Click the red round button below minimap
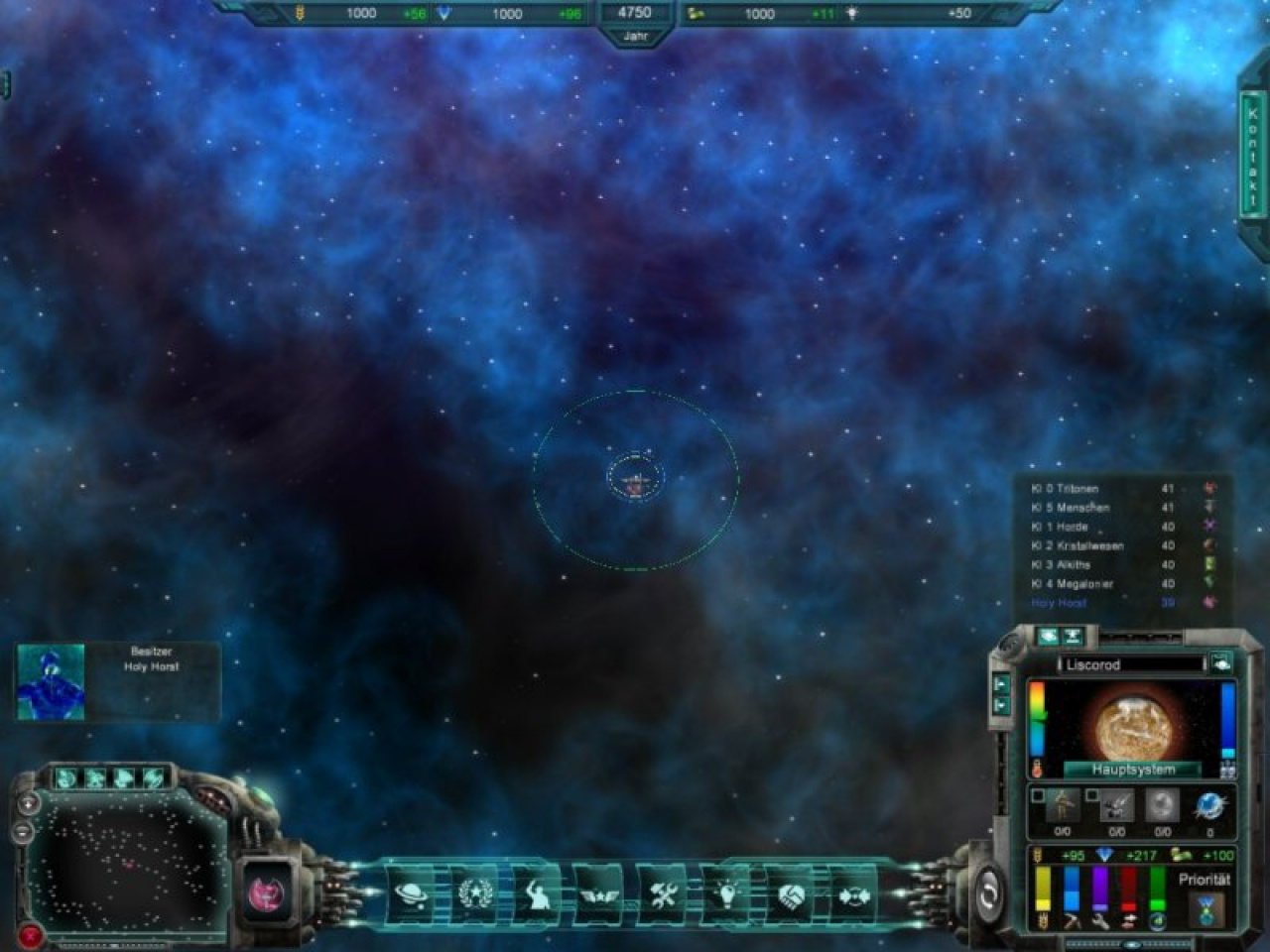The width and height of the screenshot is (1270, 952). click(x=30, y=933)
